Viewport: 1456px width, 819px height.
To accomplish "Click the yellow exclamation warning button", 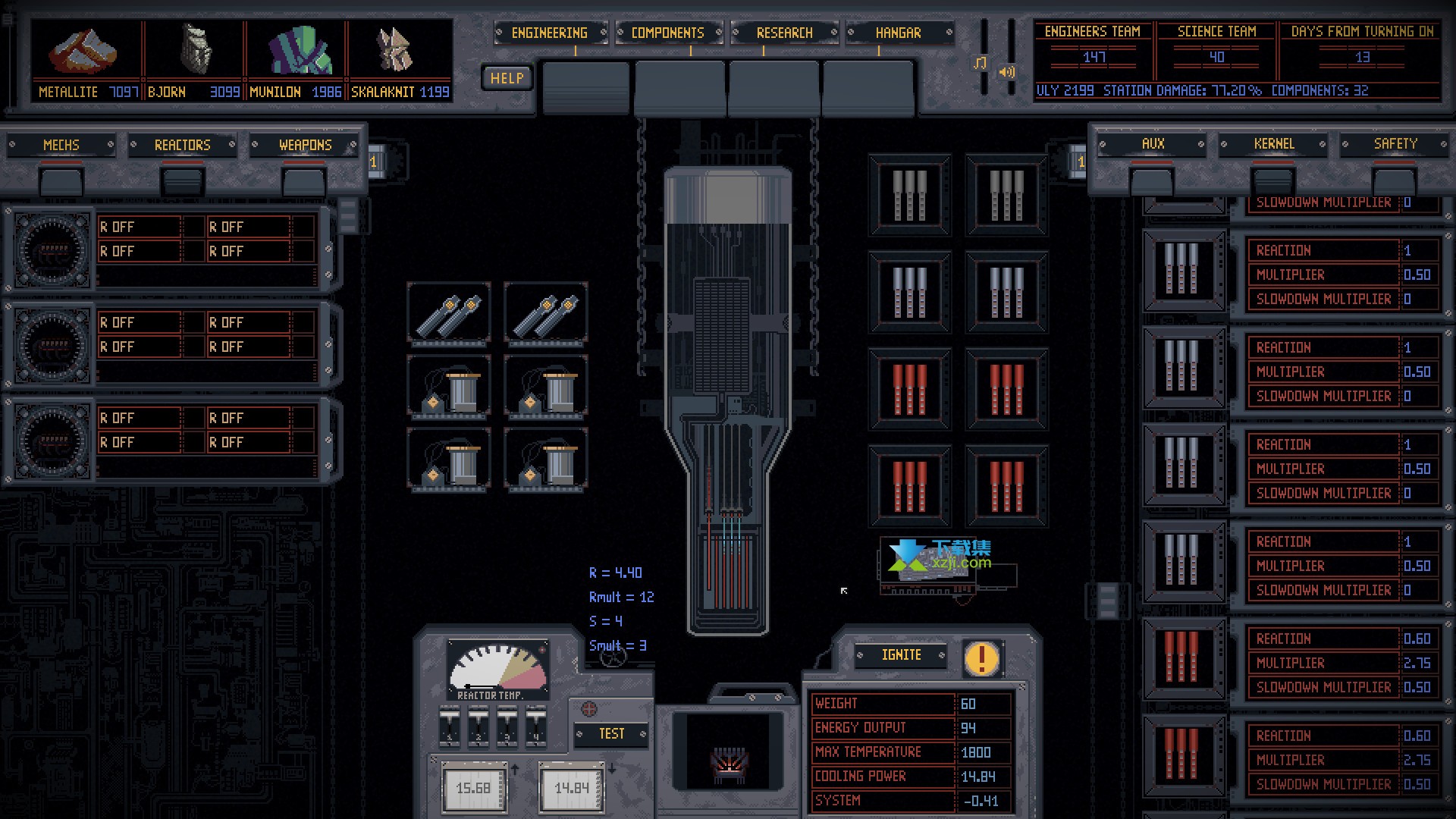I will coord(981,657).
